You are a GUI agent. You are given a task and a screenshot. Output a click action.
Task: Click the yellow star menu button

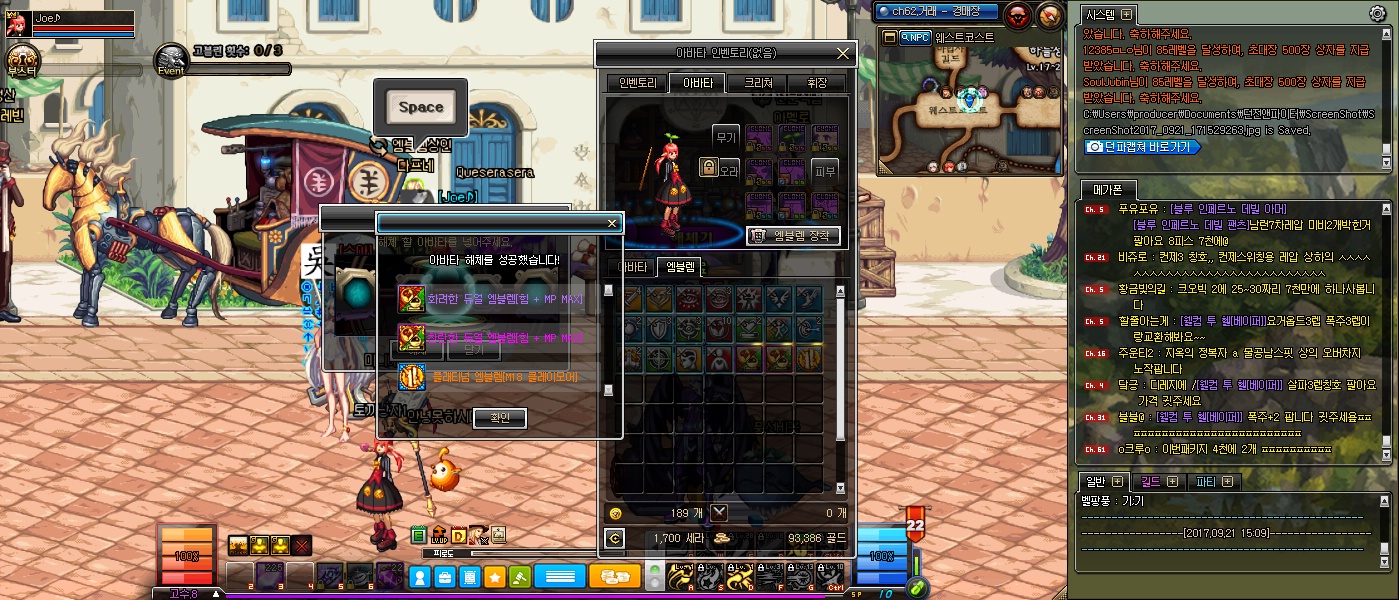click(x=494, y=577)
